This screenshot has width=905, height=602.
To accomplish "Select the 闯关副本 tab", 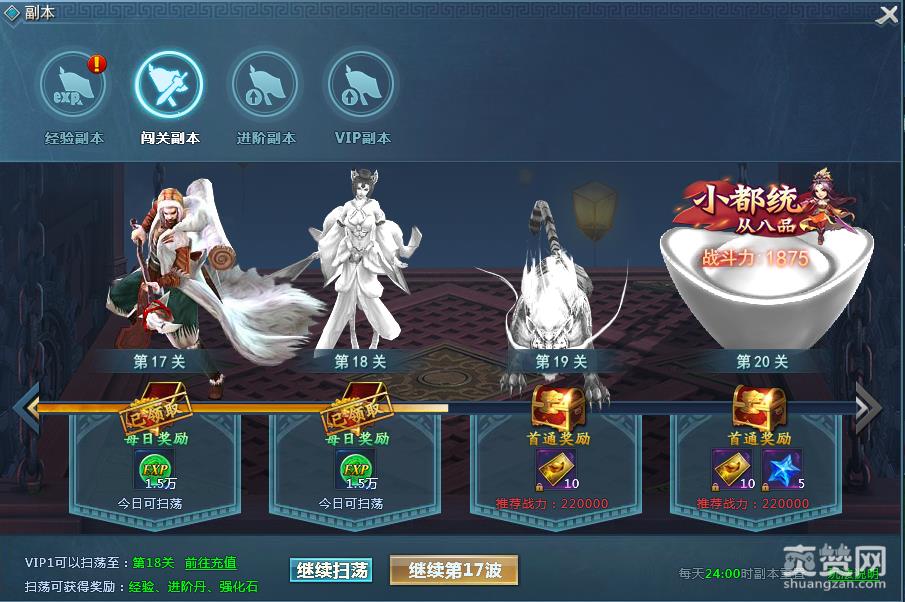I will point(169,86).
